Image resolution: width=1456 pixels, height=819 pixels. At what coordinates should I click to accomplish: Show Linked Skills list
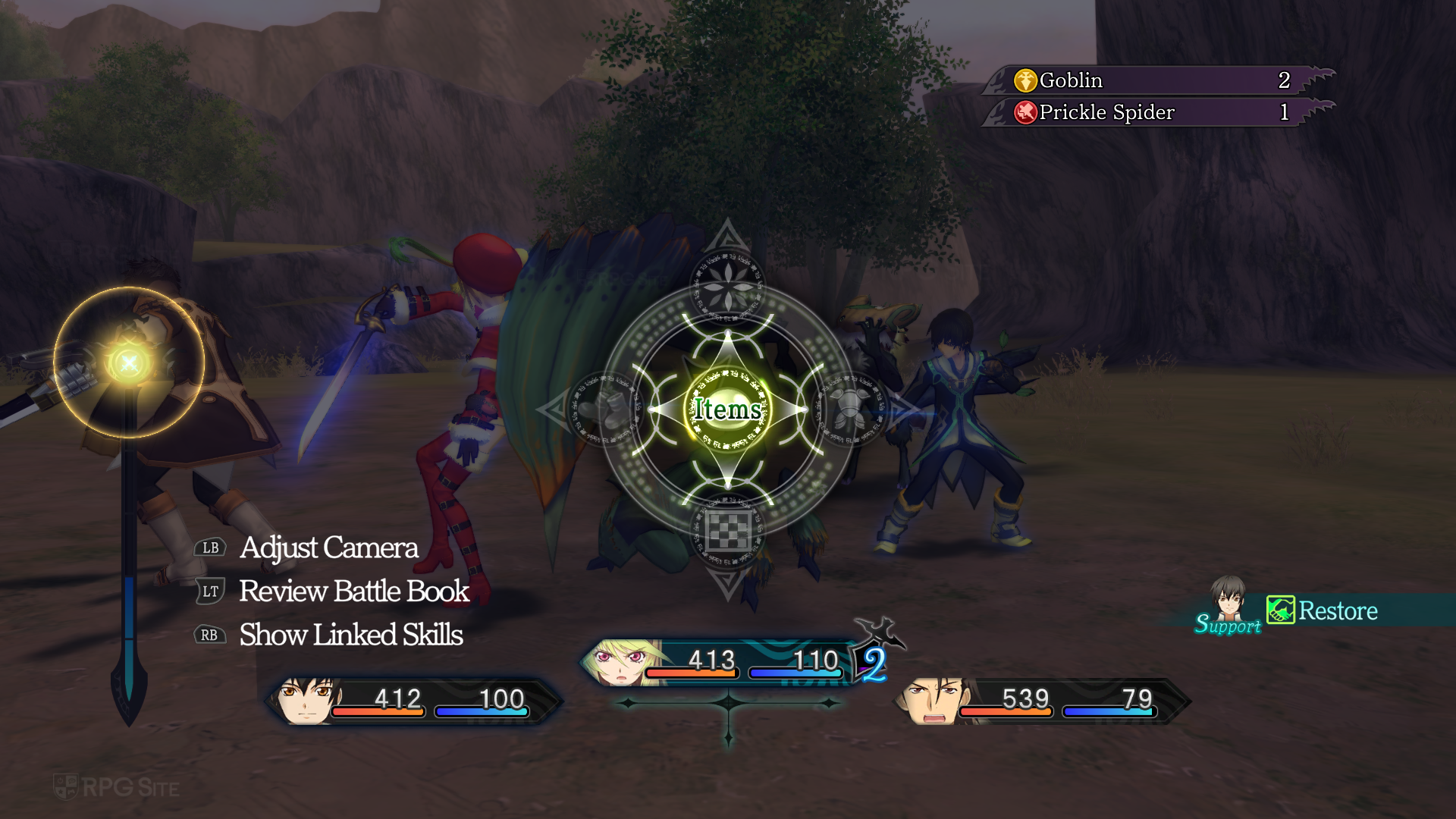[350, 635]
